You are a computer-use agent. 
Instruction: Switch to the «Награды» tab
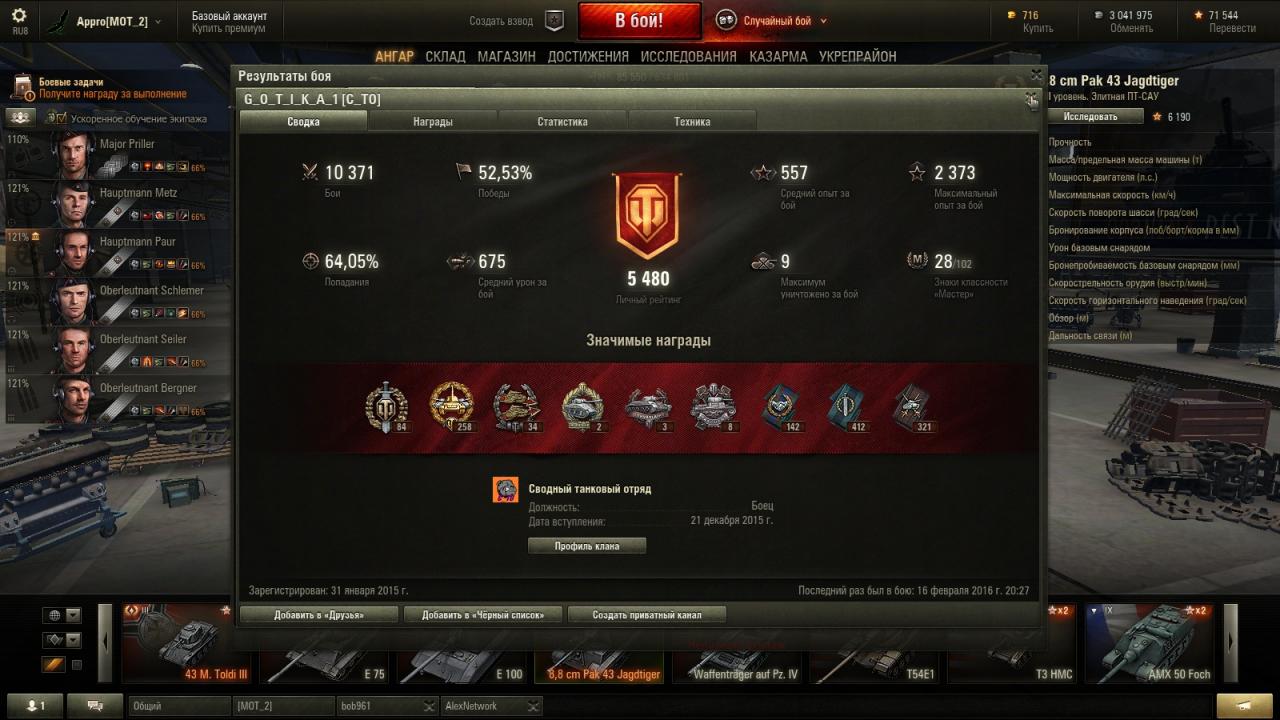433,122
